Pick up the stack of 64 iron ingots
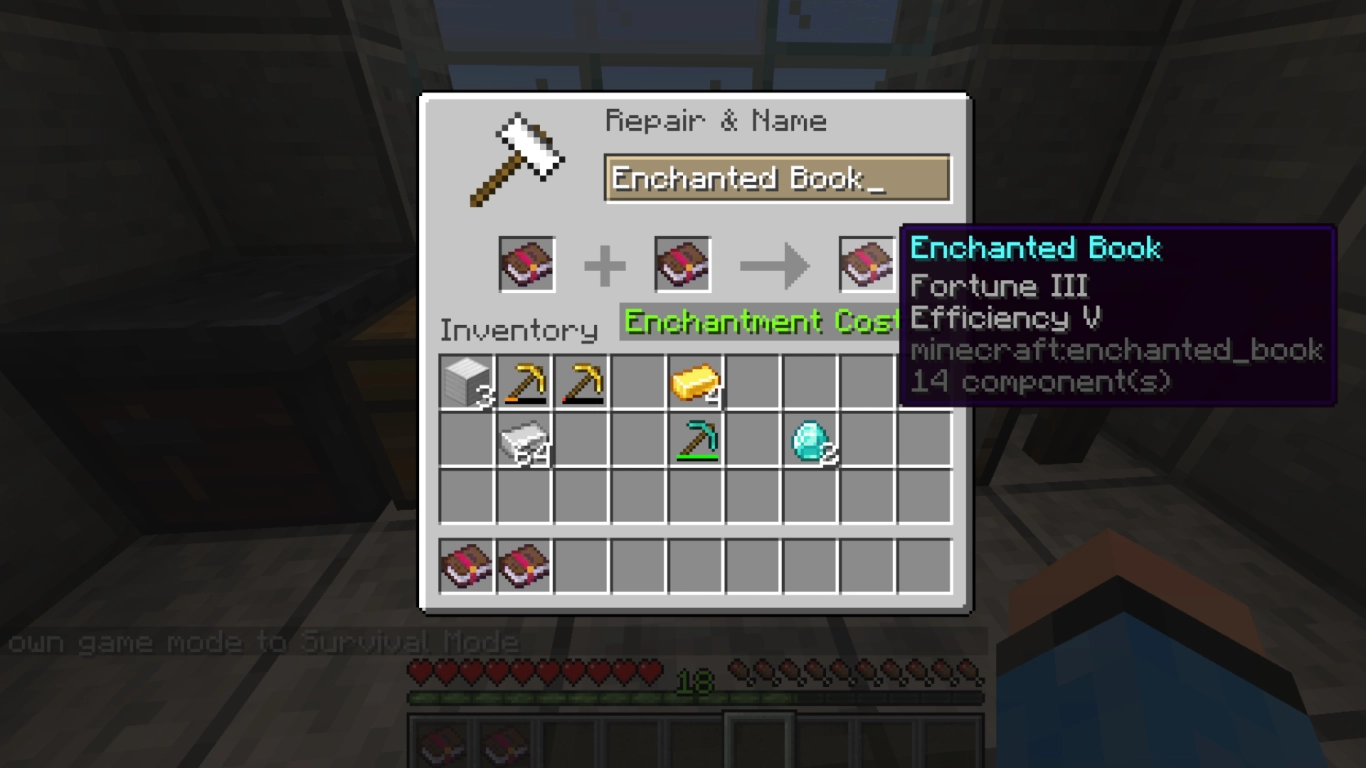This screenshot has height=768, width=1366. pos(524,443)
